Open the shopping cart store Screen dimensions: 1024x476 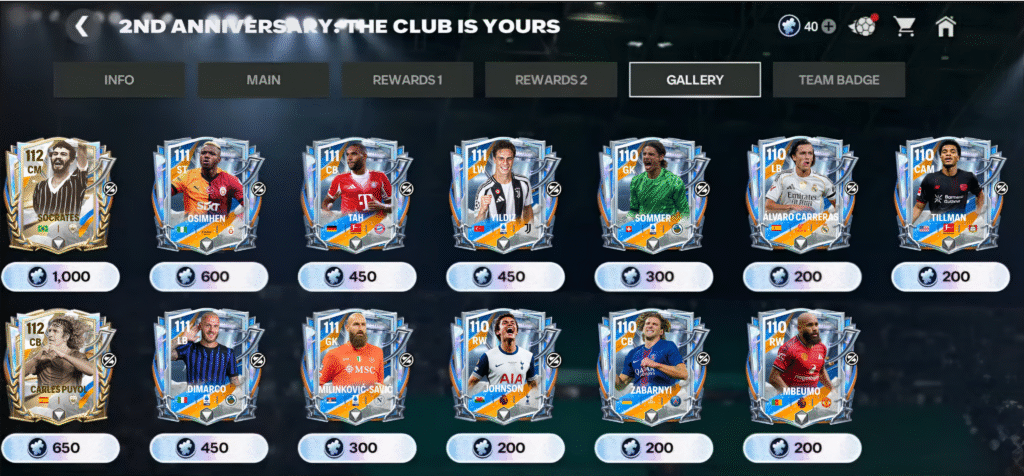(905, 27)
